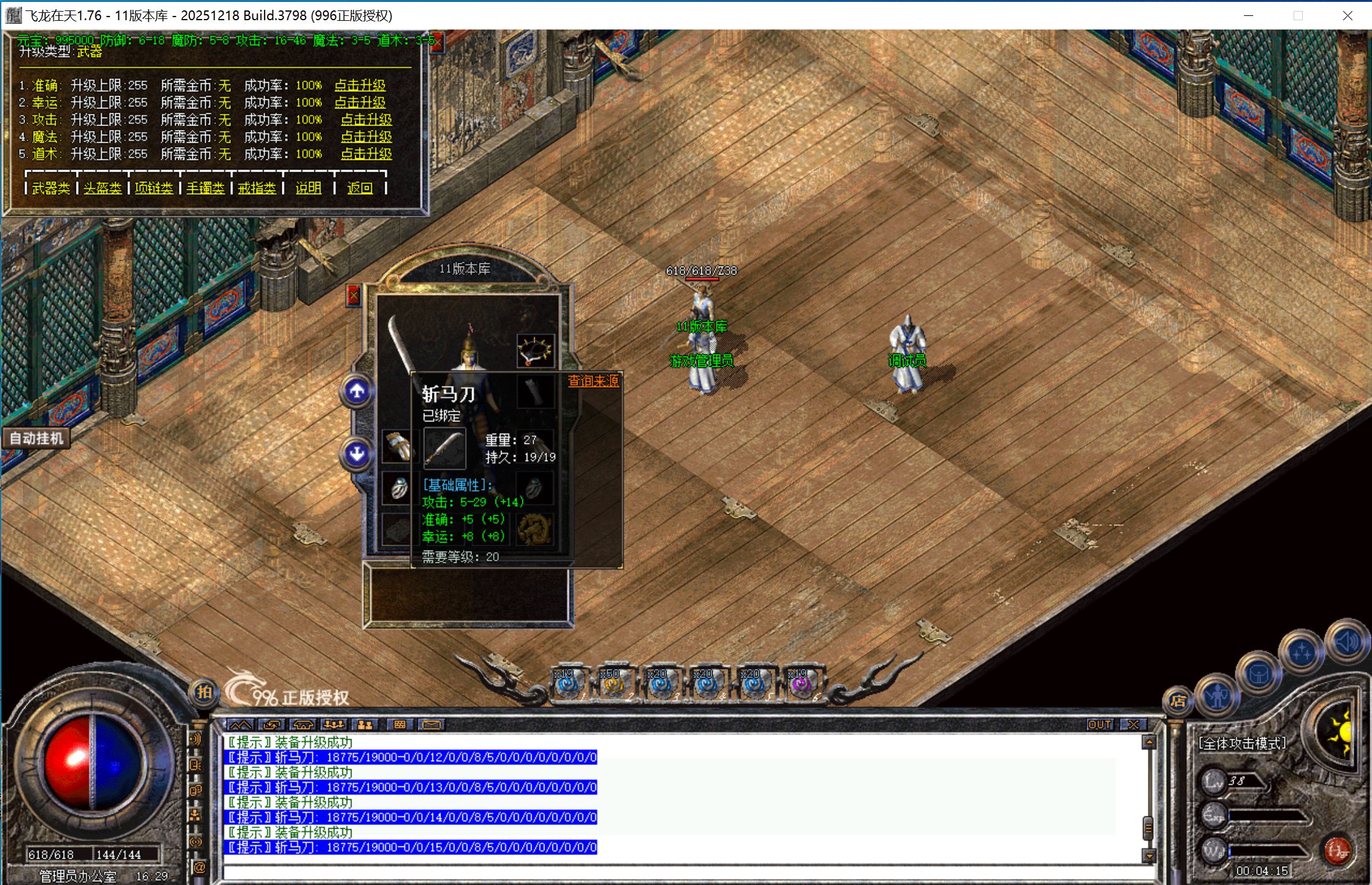The width and height of the screenshot is (1372, 885).
Task: Choose 返回 in the upgrade dialog
Action: pyautogui.click(x=360, y=188)
